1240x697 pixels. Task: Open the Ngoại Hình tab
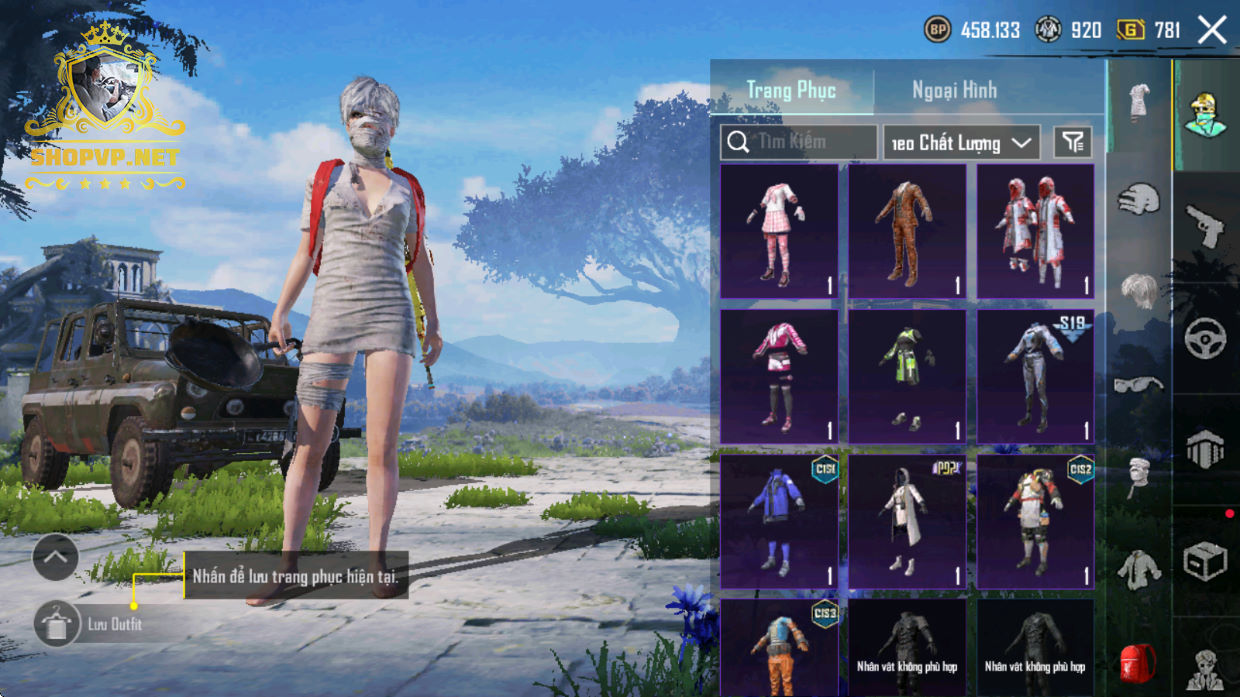coord(954,90)
